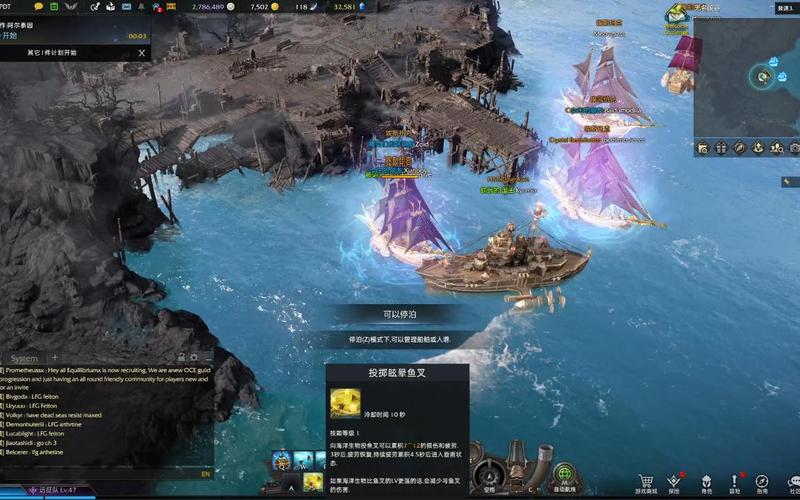Click the minimap camera screenshot icon
Image resolution: width=800 pixels, height=500 pixels.
[x=795, y=148]
